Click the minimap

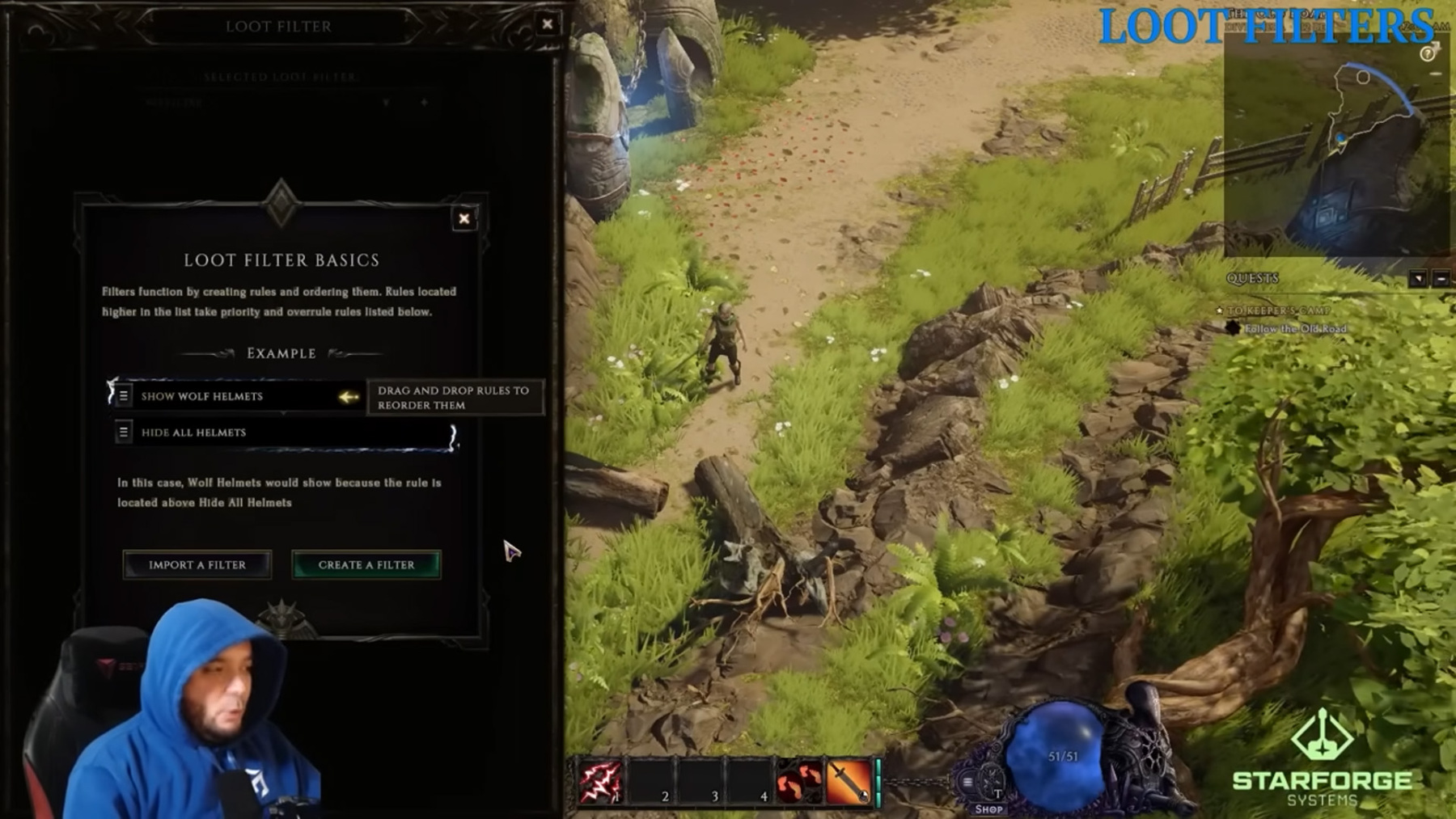[x=1335, y=146]
